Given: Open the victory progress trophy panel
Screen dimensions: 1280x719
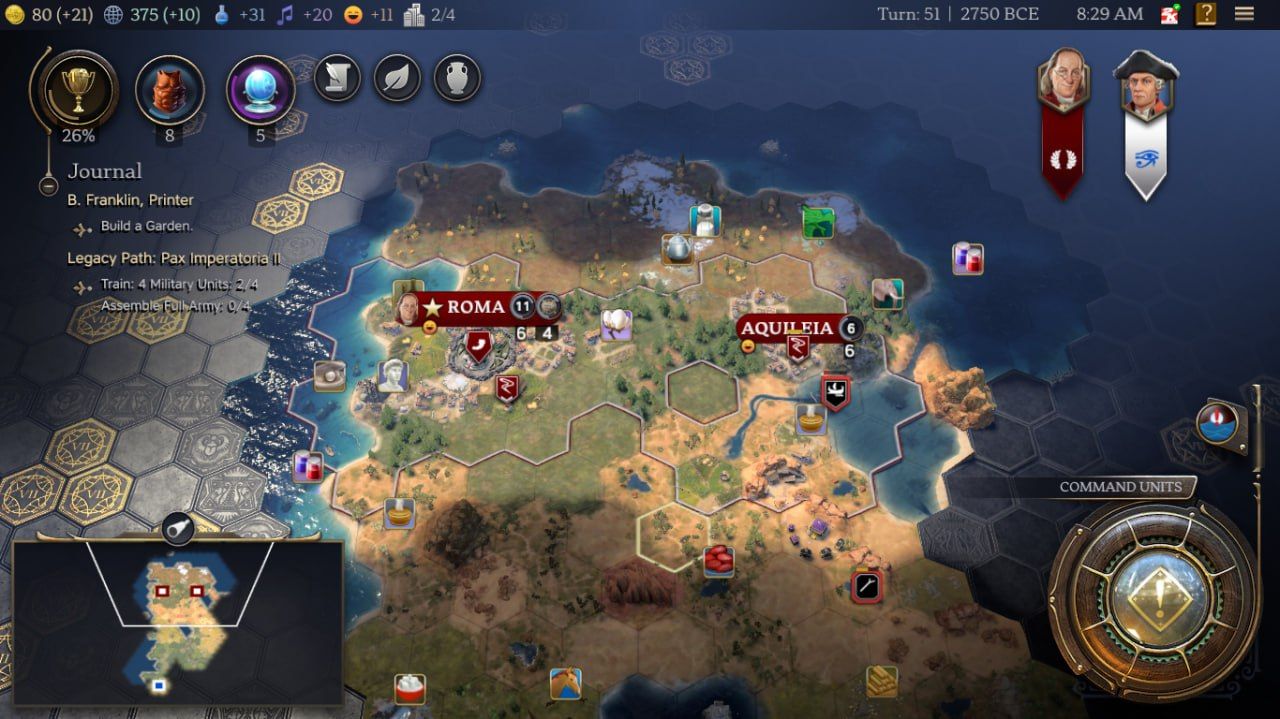Looking at the screenshot, I should 77,90.
